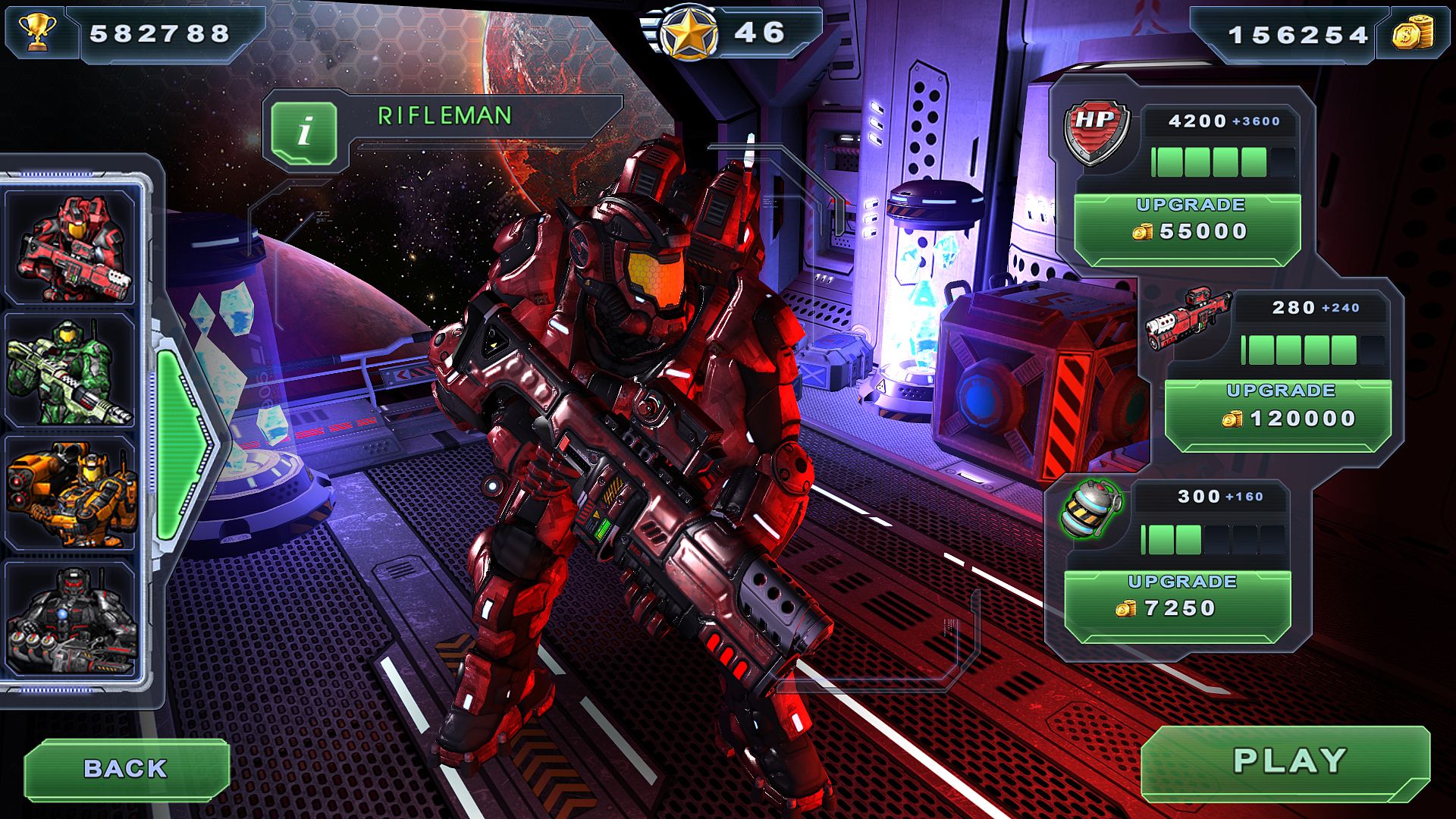Screen dimensions: 1456x819
Task: Select the red Rifleman soldier portrait
Action: click(71, 246)
